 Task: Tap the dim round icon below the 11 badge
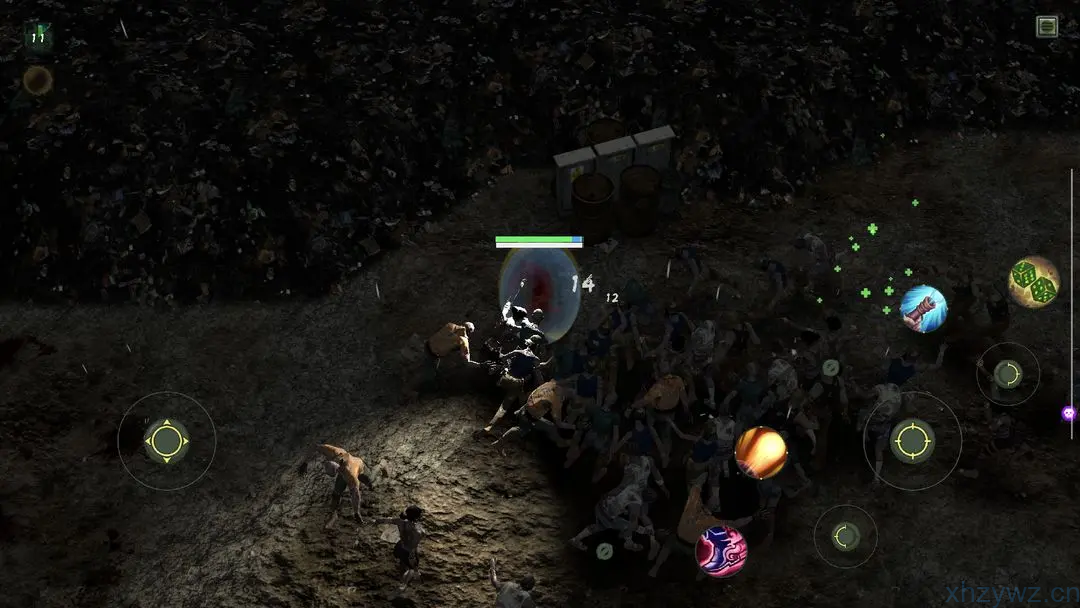[38, 80]
